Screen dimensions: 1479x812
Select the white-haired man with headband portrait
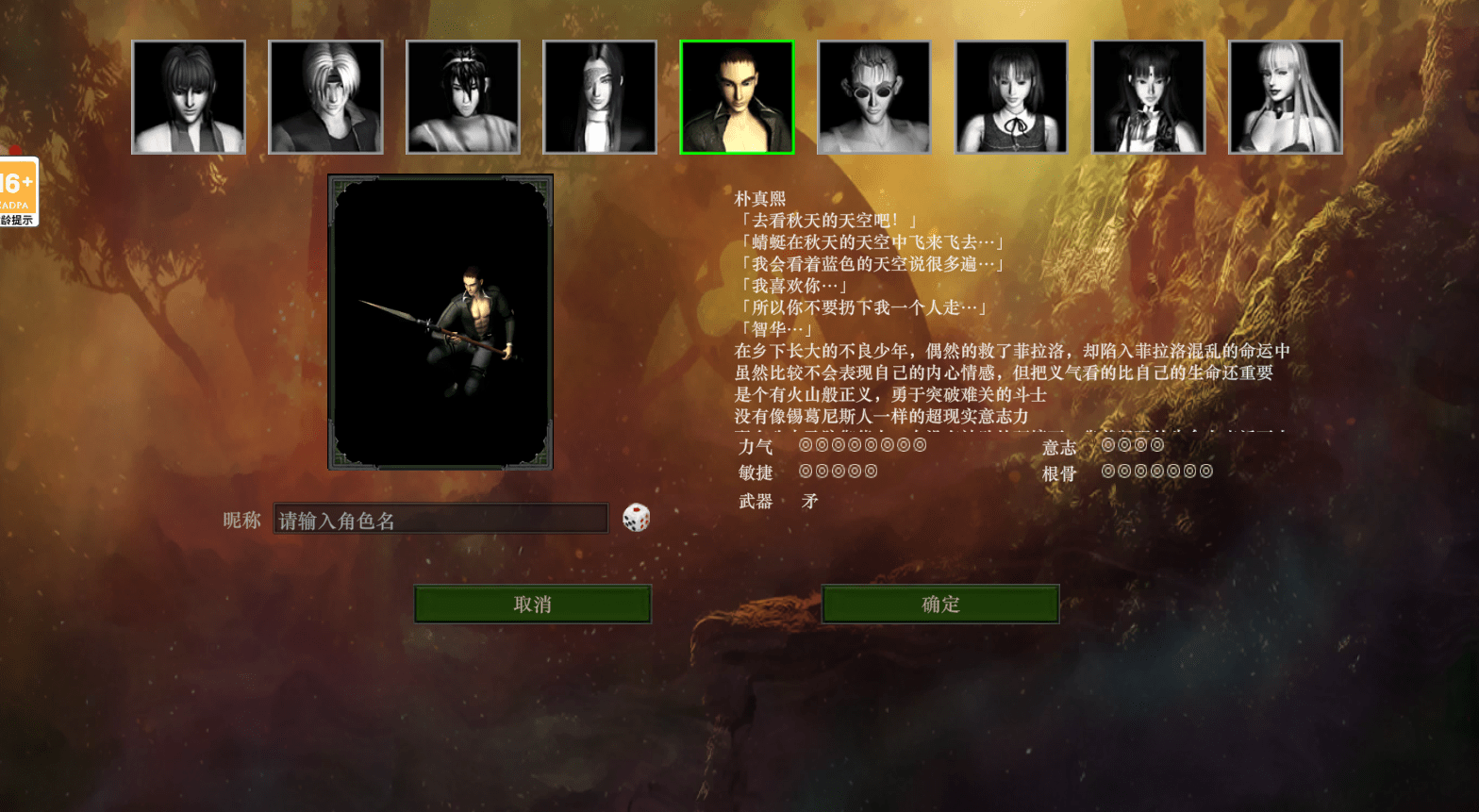point(325,97)
